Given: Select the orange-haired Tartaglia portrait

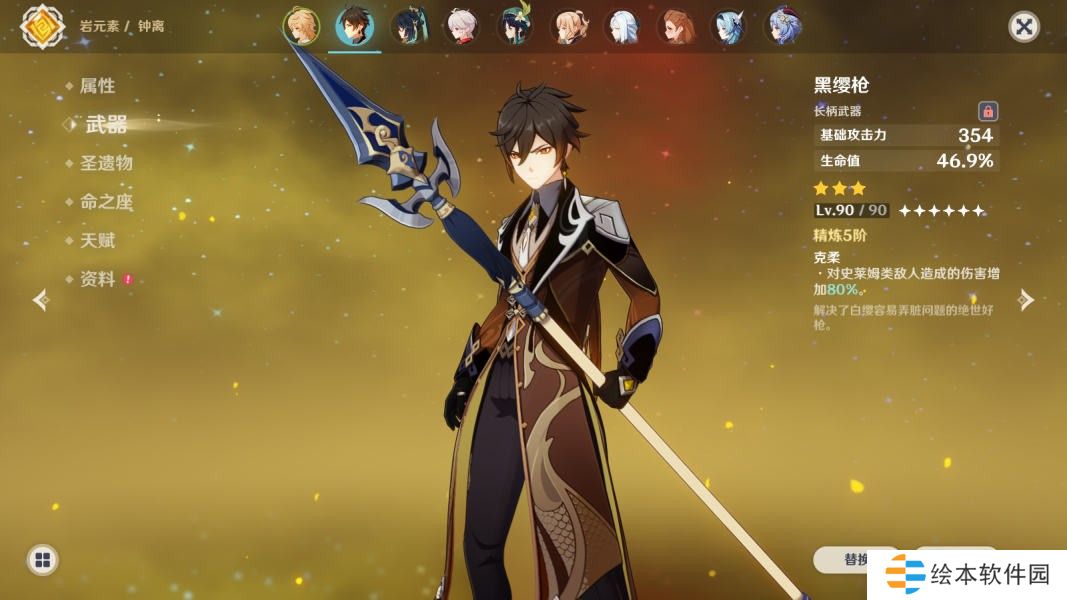Looking at the screenshot, I should pyautogui.click(x=675, y=26).
